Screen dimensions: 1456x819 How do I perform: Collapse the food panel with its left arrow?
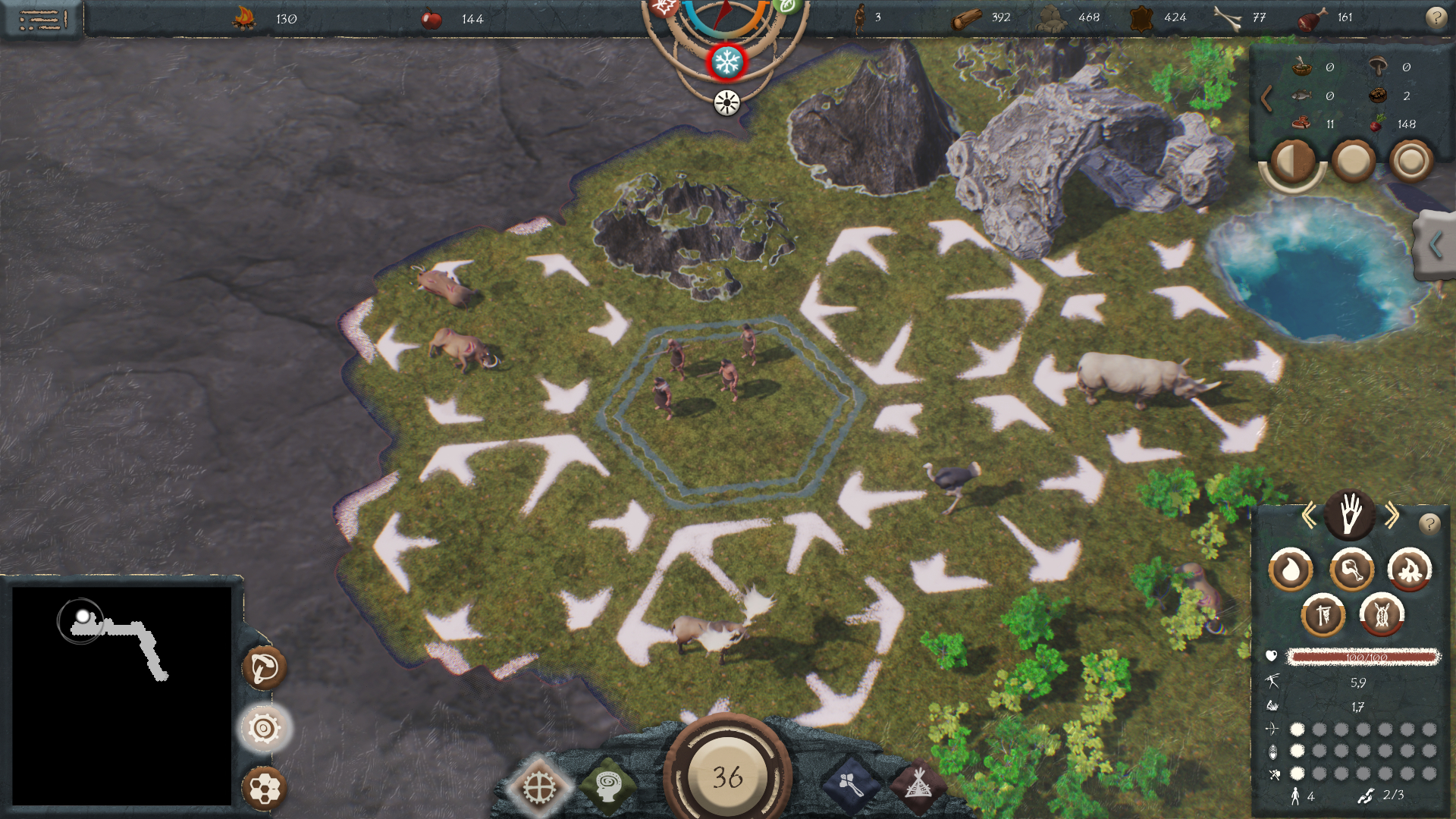[1266, 99]
